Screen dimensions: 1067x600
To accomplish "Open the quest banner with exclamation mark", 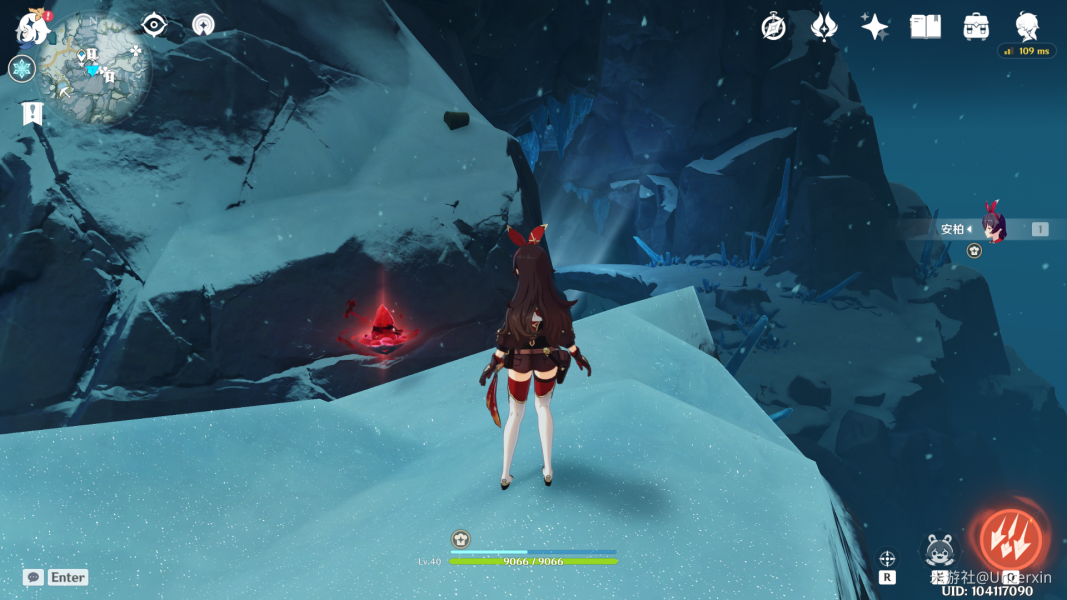I will [33, 113].
